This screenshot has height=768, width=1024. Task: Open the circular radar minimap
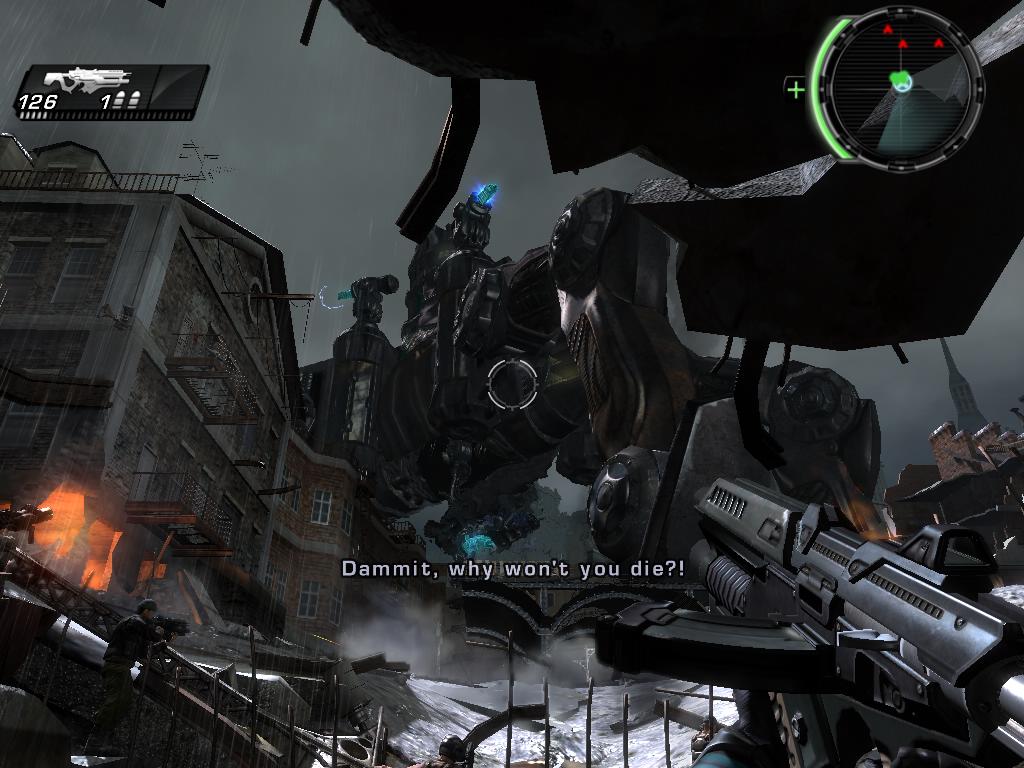pos(900,88)
